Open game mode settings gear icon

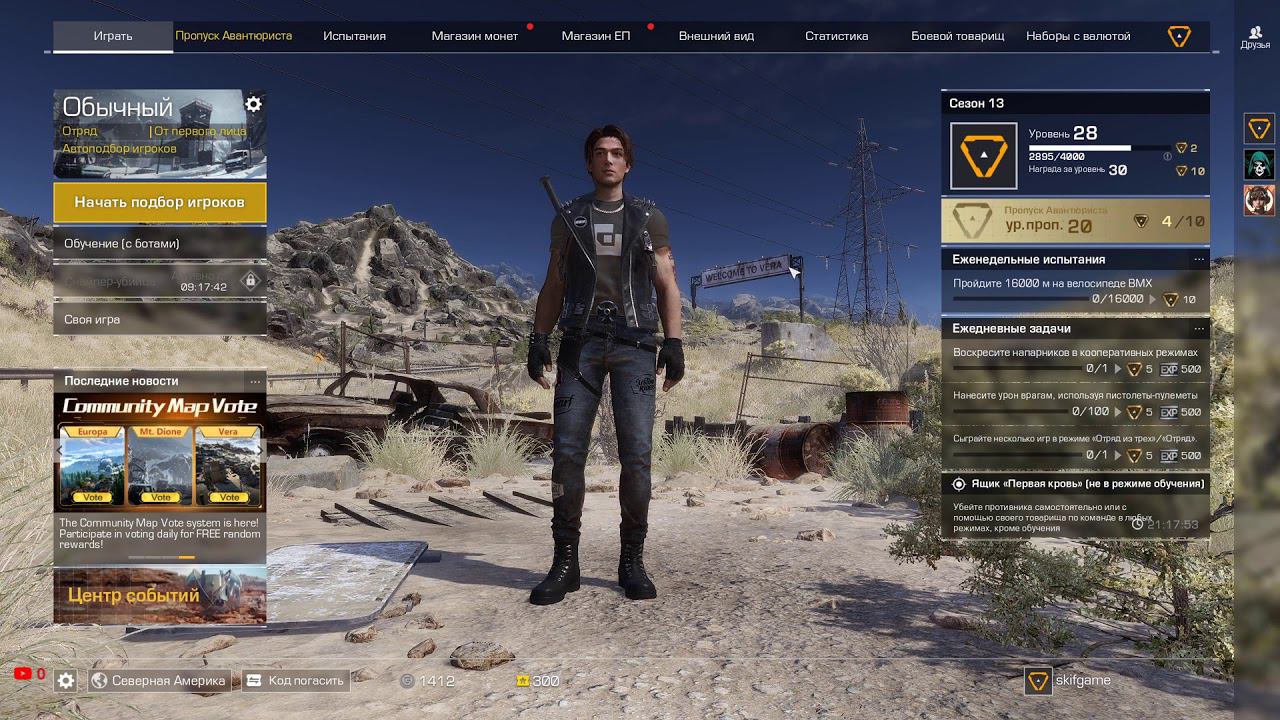tap(254, 104)
